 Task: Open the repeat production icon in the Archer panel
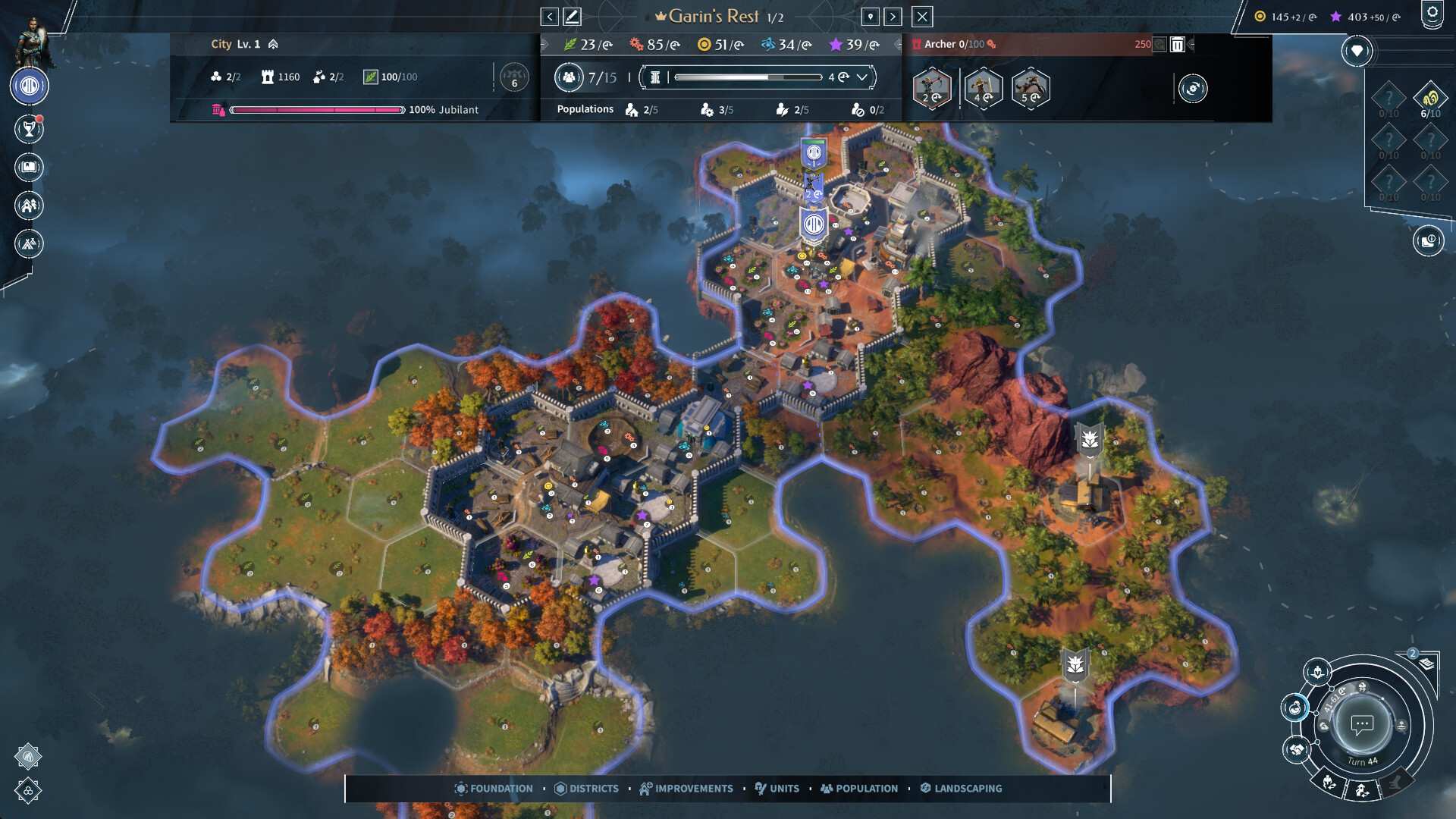coord(1193,89)
